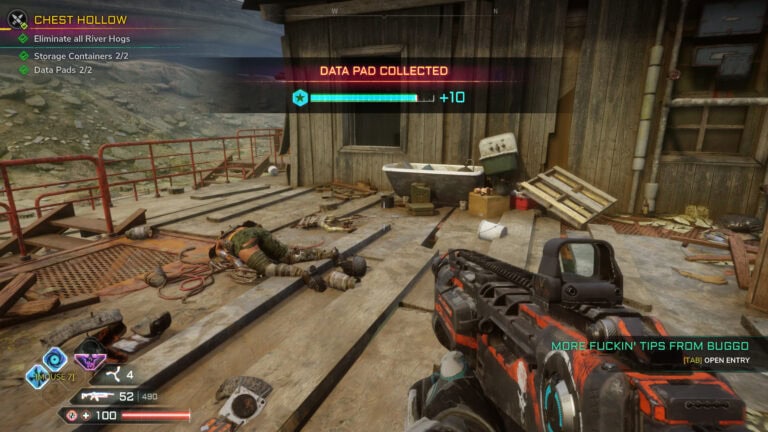Screen dimensions: 768x432
Task: Activate the blue vortex ability icon
Action: [x=53, y=357]
